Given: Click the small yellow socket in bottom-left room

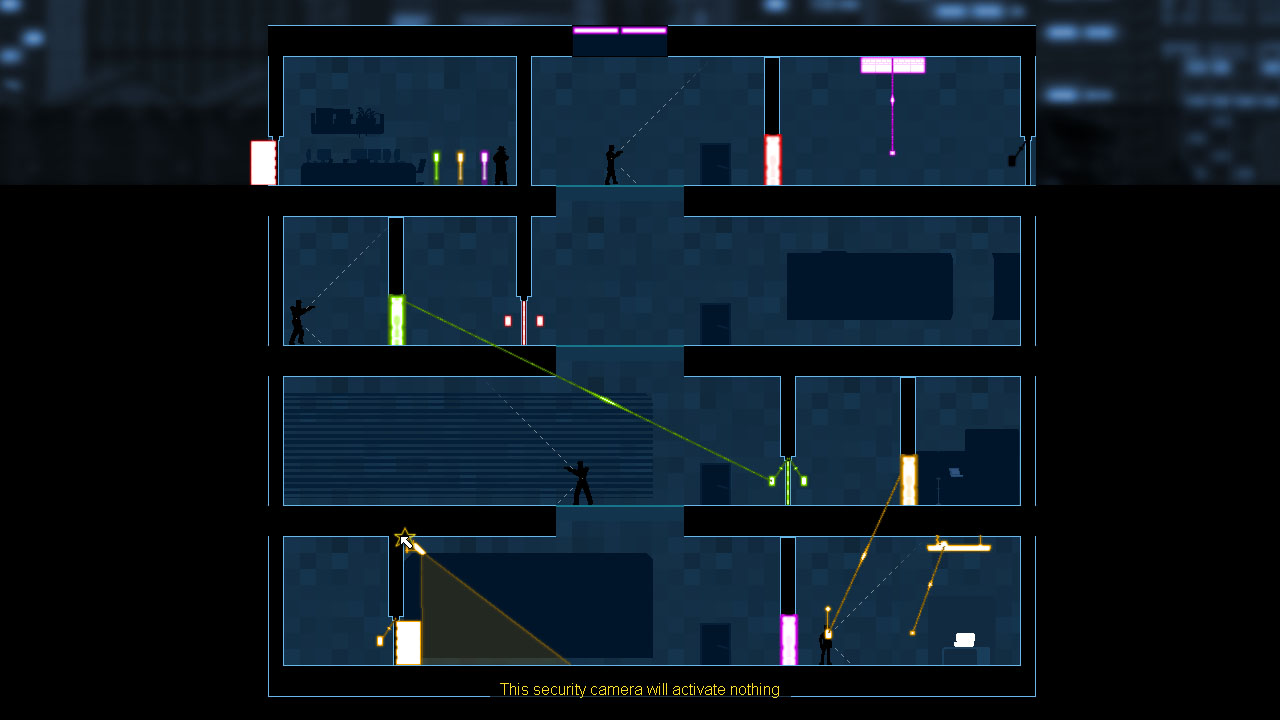Looking at the screenshot, I should (x=381, y=640).
